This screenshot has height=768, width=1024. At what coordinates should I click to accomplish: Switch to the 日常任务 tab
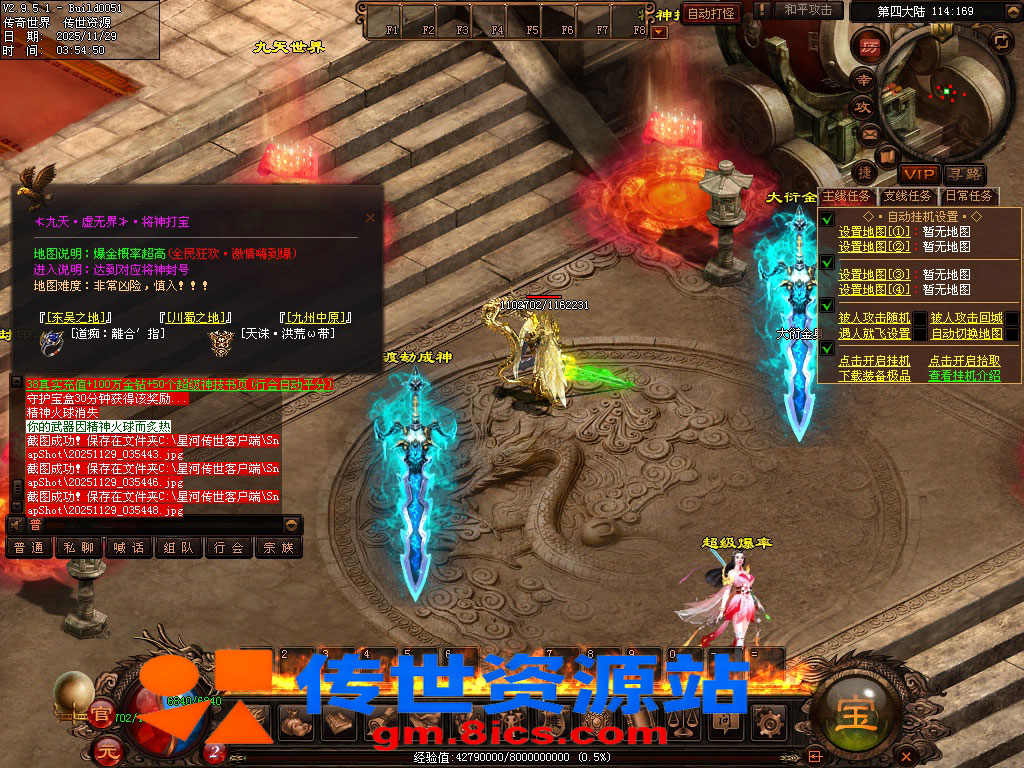969,196
